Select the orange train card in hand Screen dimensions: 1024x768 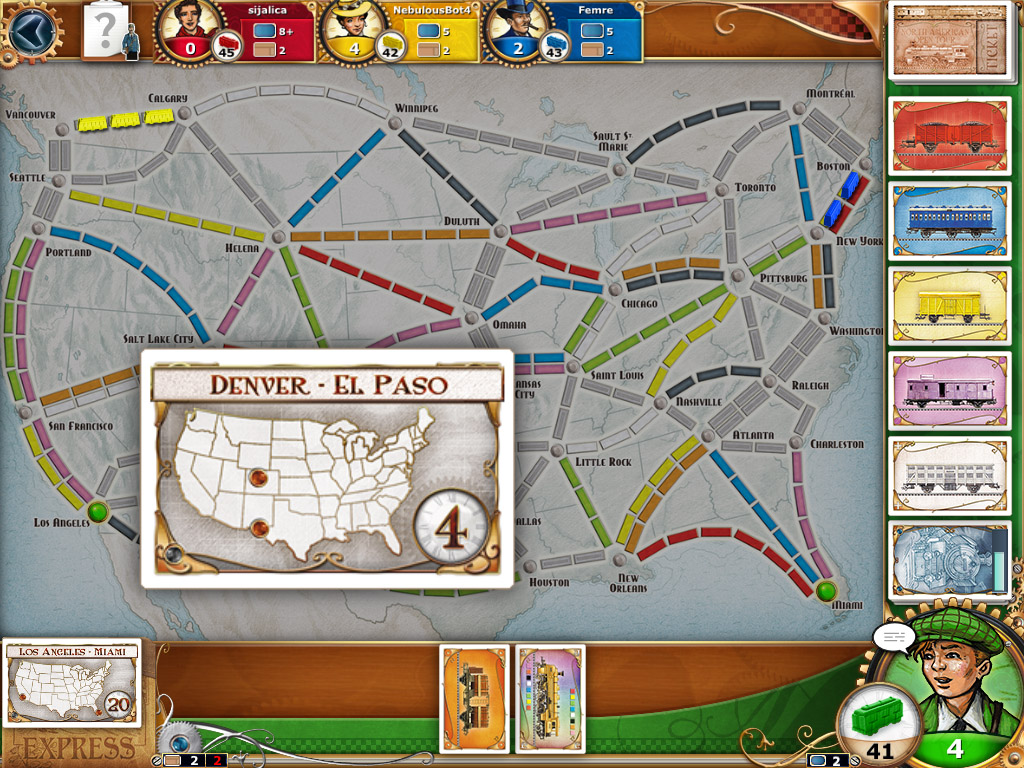[475, 698]
